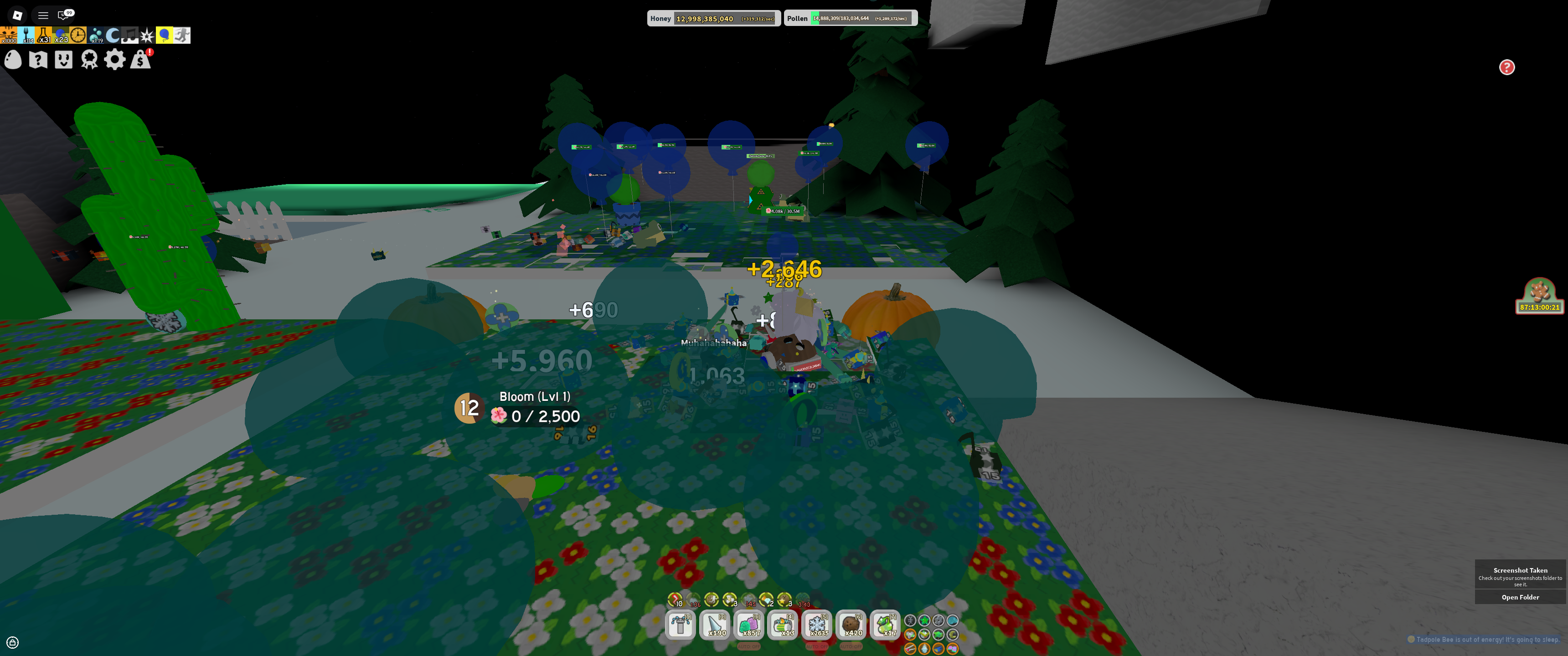Screen dimensions: 1568x656
Task: Click the moon night-time boost icon top left
Action: (112, 35)
